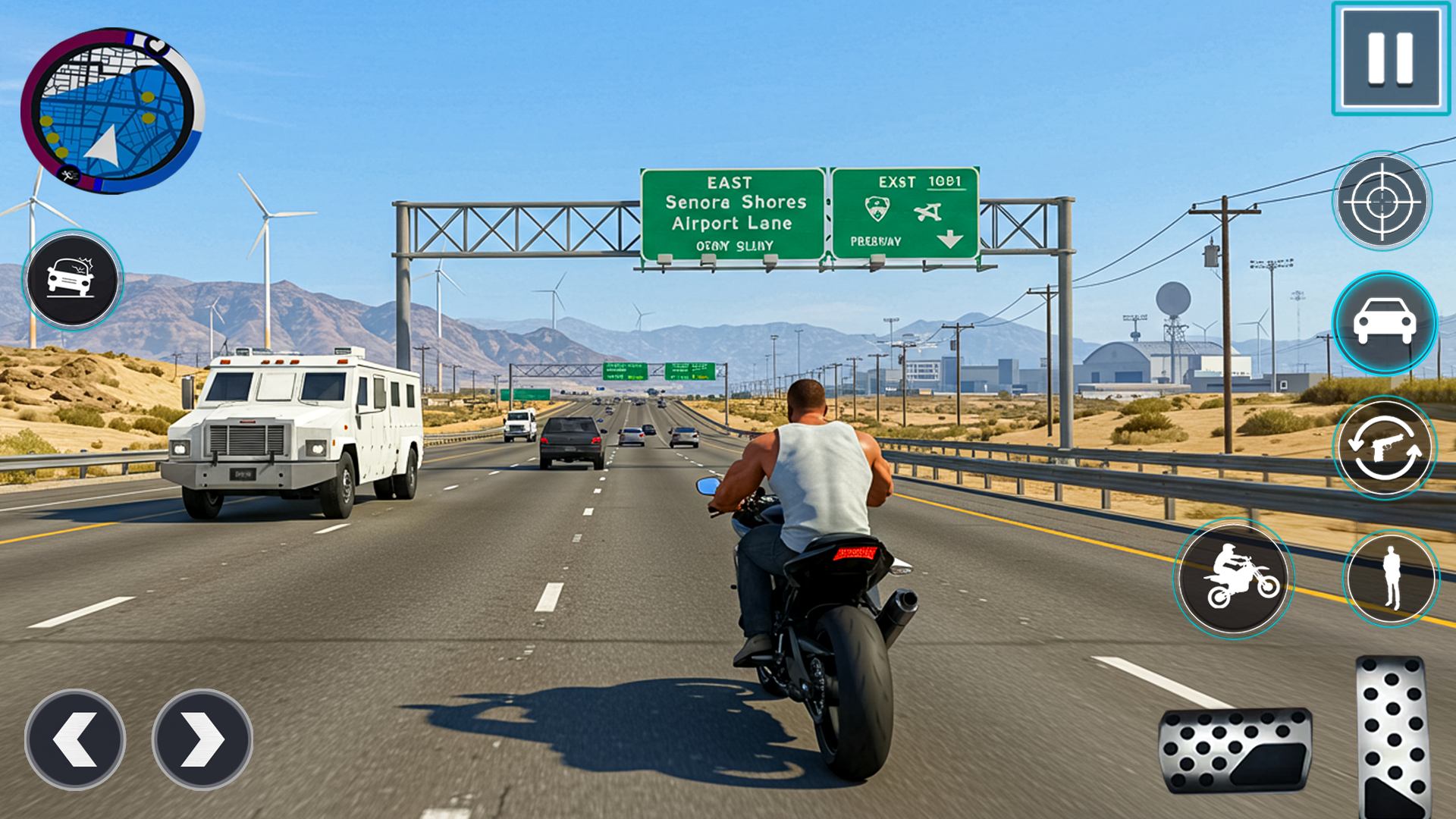Tap the heart icon on the minimap

pyautogui.click(x=157, y=47)
